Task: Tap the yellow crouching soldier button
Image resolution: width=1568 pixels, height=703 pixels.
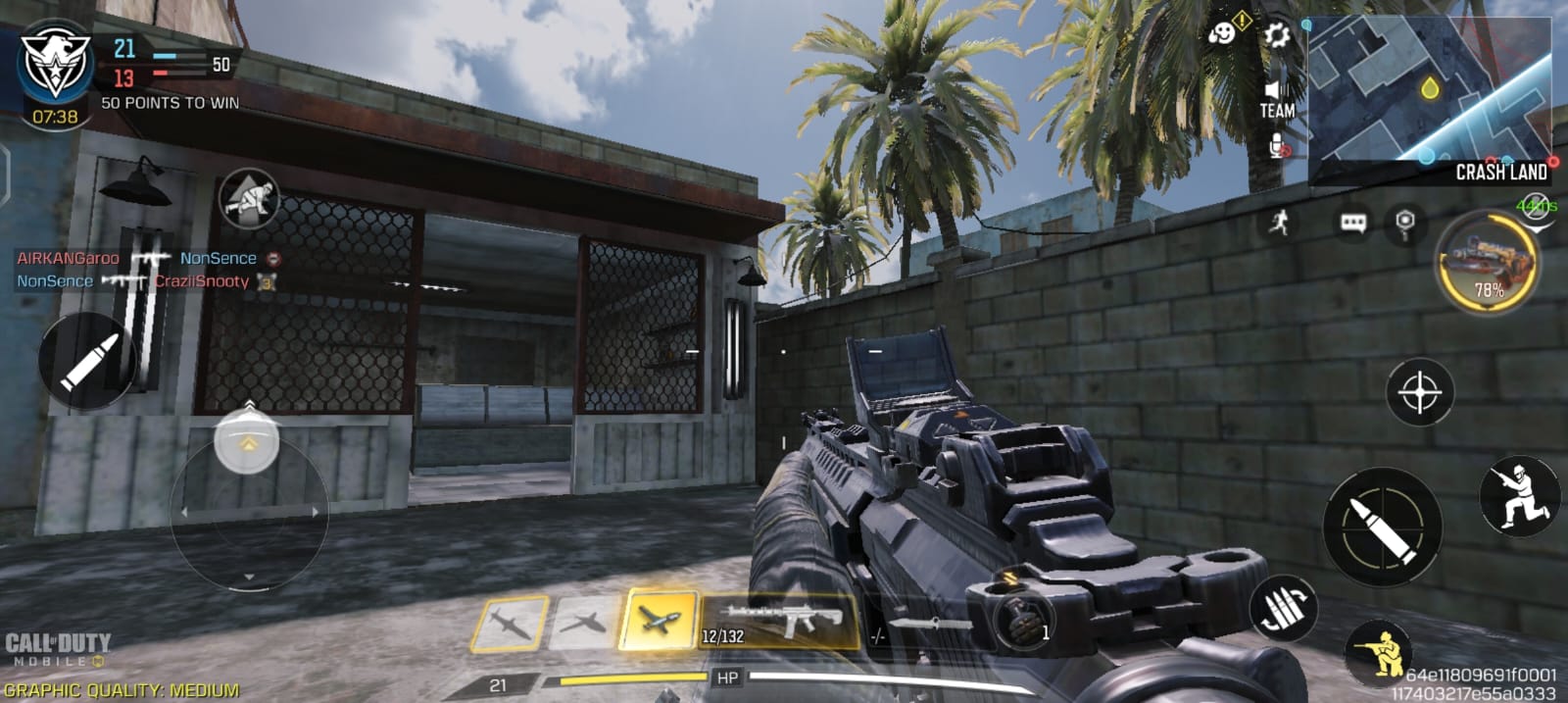Action: pos(1382,650)
